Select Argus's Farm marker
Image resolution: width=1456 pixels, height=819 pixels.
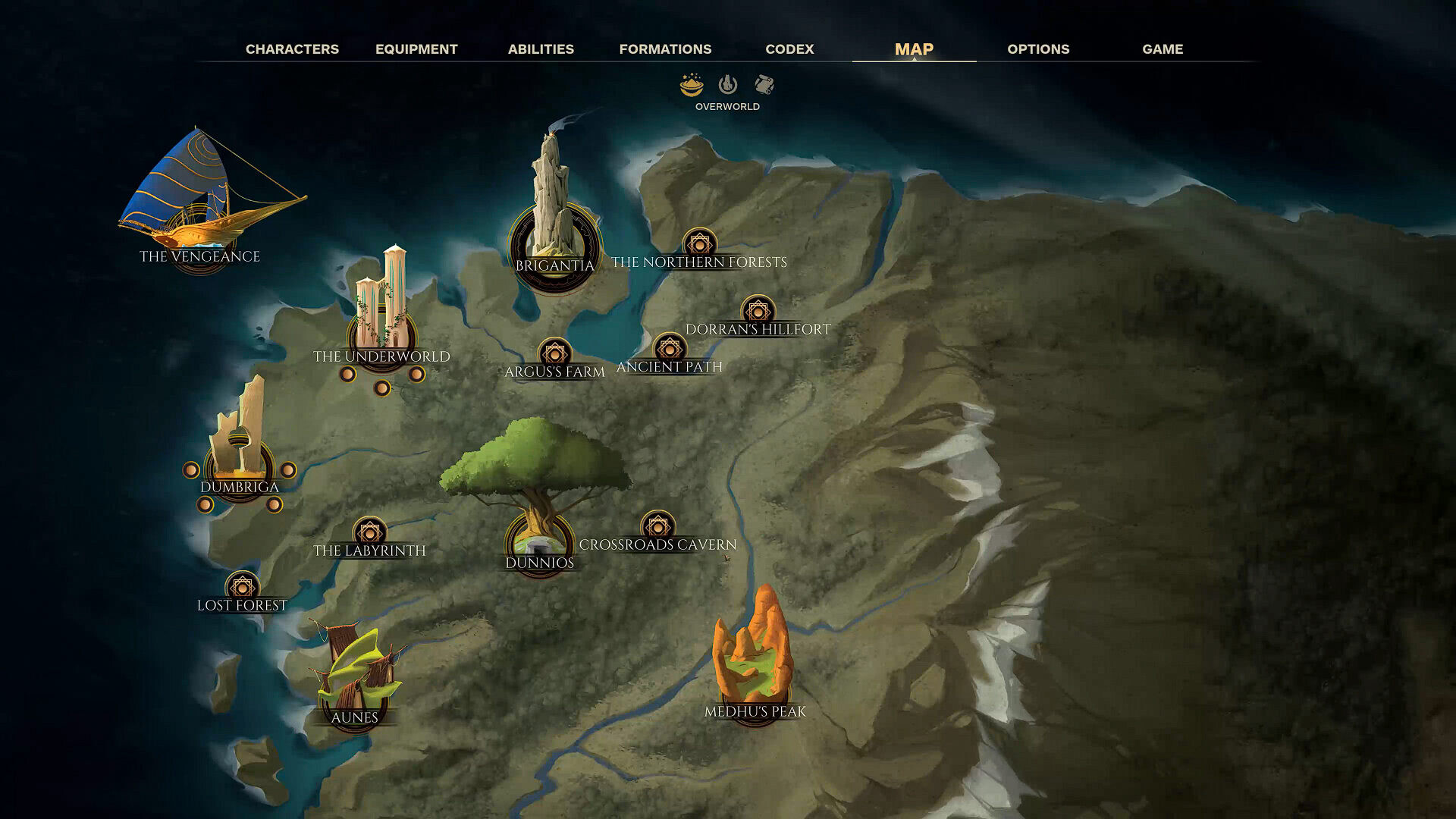coord(554,354)
